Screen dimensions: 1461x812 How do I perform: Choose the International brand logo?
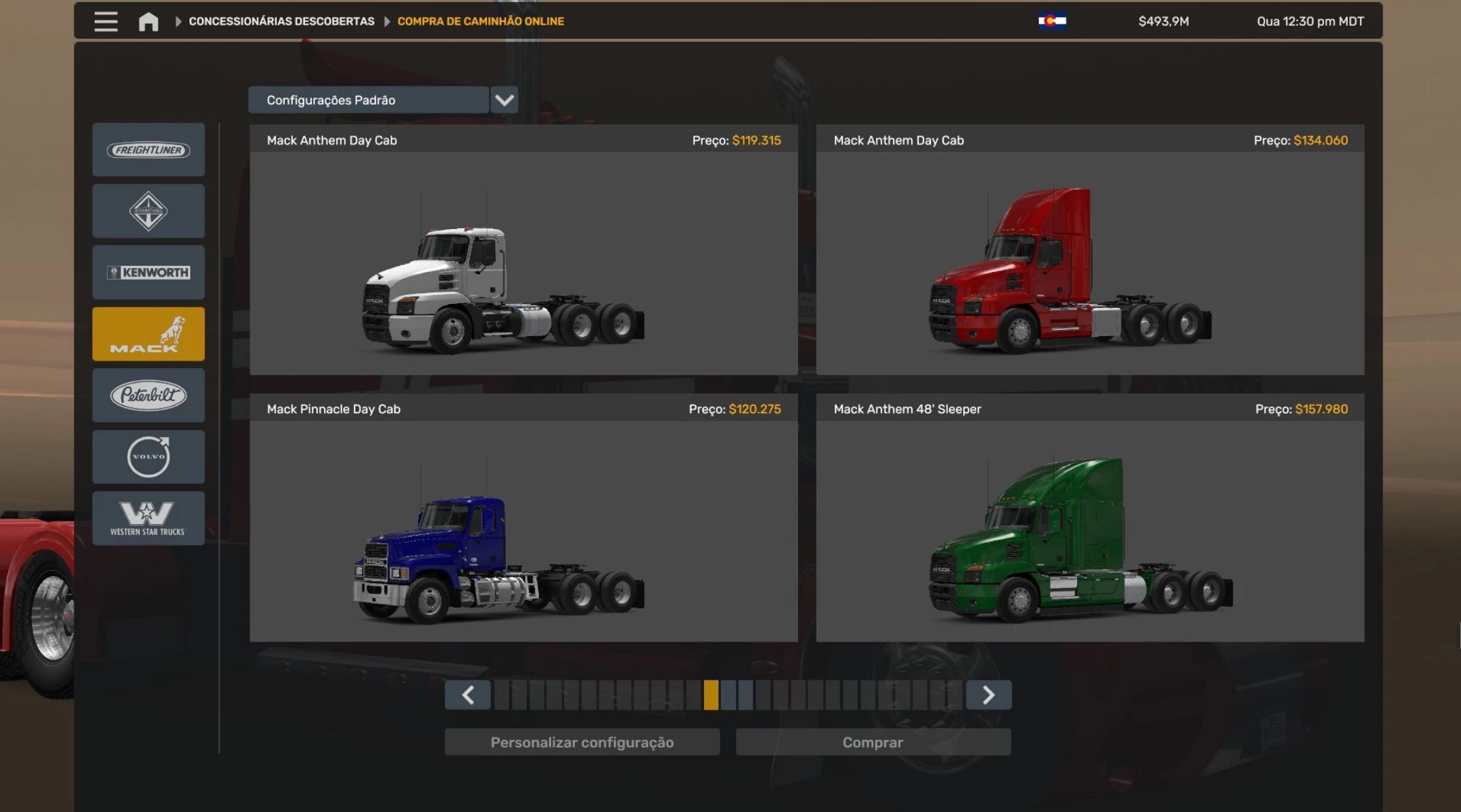[x=148, y=211]
